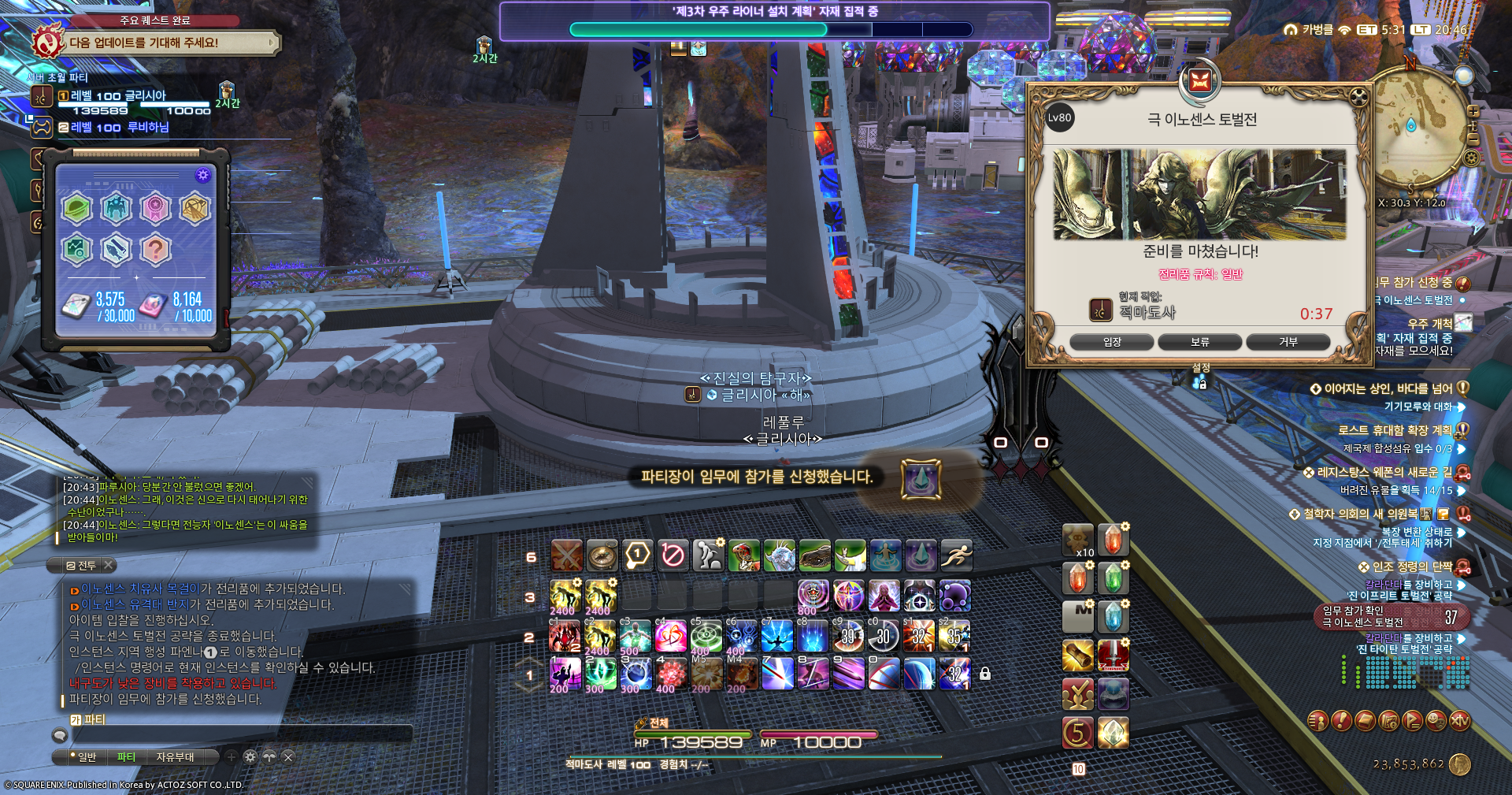The width and height of the screenshot is (1512, 795).
Task: Open the gear settings on the blue panel
Action: [202, 175]
